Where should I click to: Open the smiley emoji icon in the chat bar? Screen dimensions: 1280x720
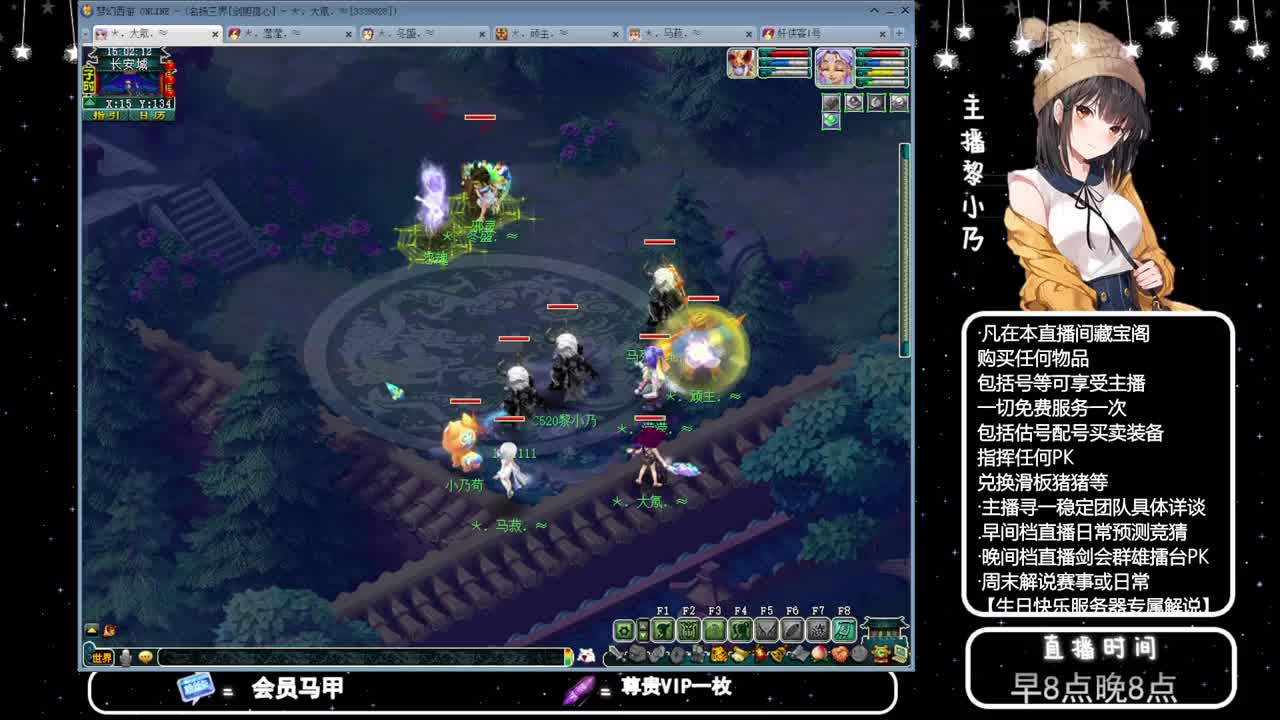point(145,657)
